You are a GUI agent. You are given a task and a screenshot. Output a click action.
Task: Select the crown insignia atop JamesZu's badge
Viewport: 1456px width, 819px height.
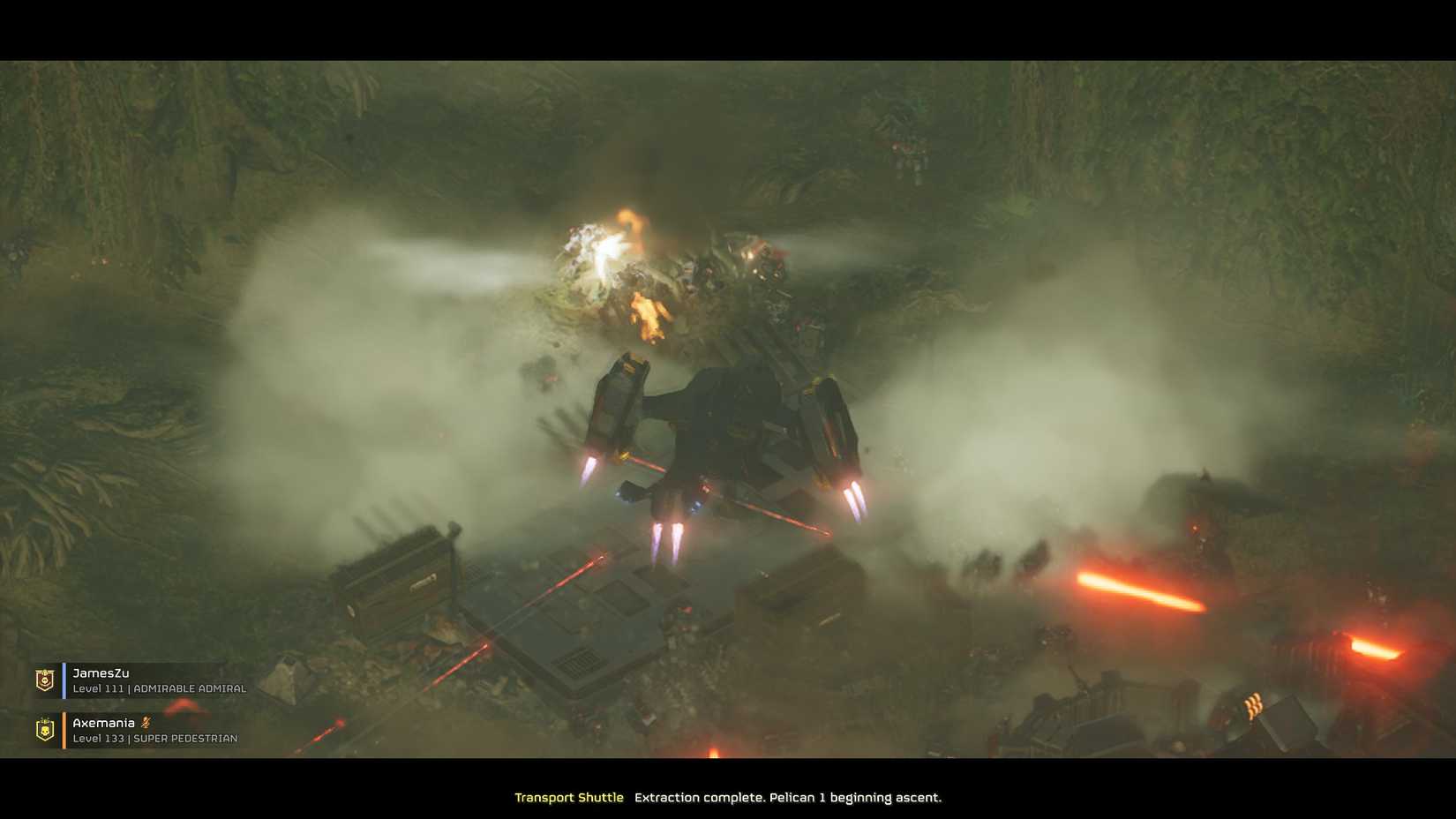(x=44, y=672)
